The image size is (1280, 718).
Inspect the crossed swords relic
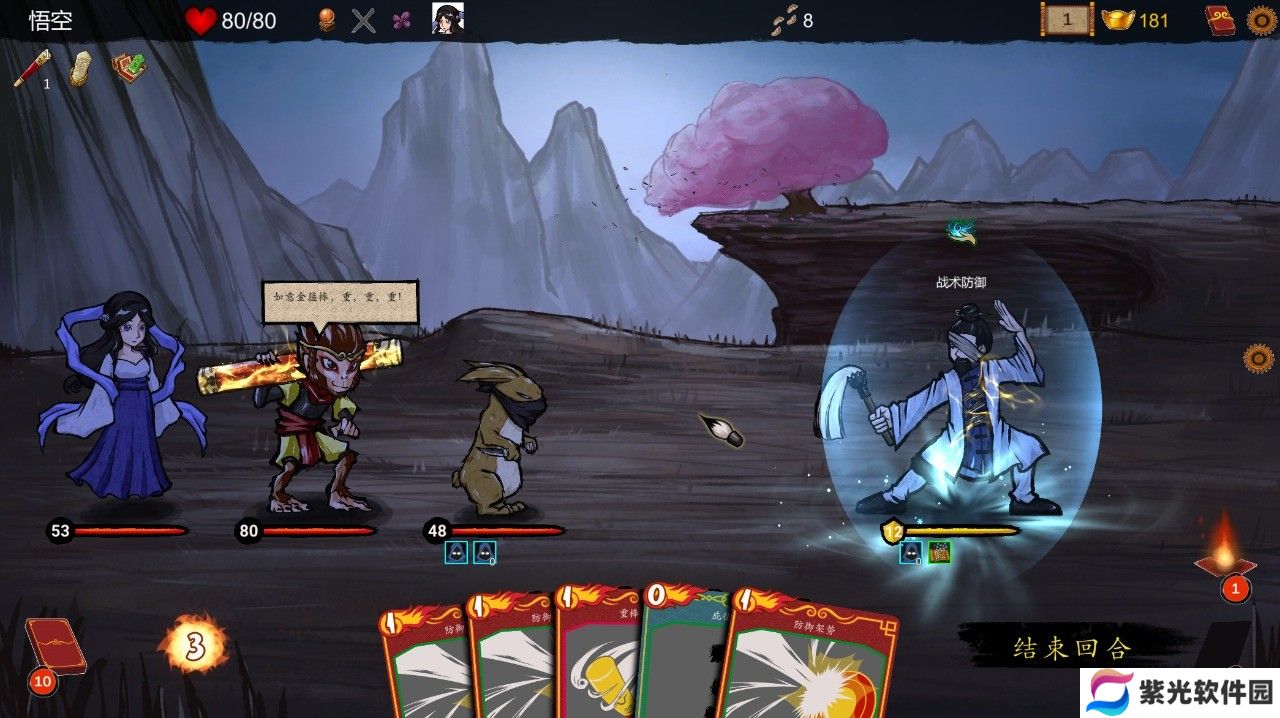click(x=364, y=20)
